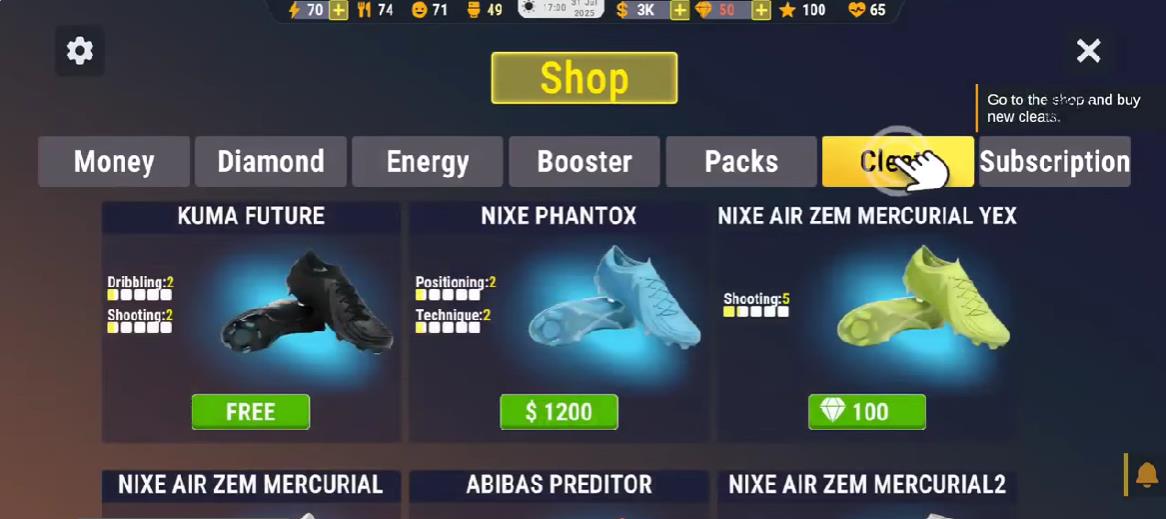Purchase Nixe Air Zem Mercurial Yex for 100 diamonds
The image size is (1166, 519).
[867, 412]
